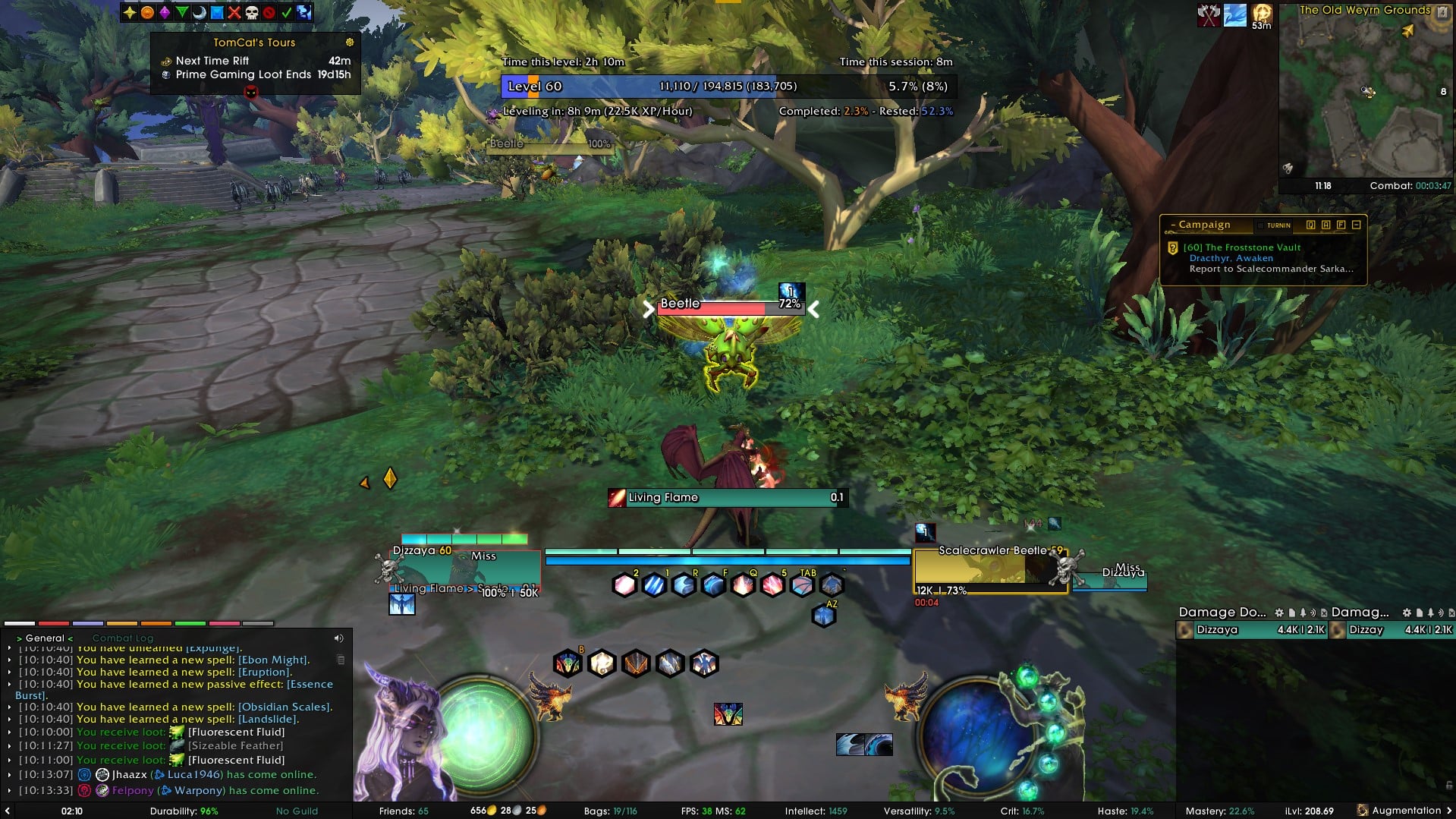
Task: Use the blue winged ability bound to AZ
Action: pos(823,616)
